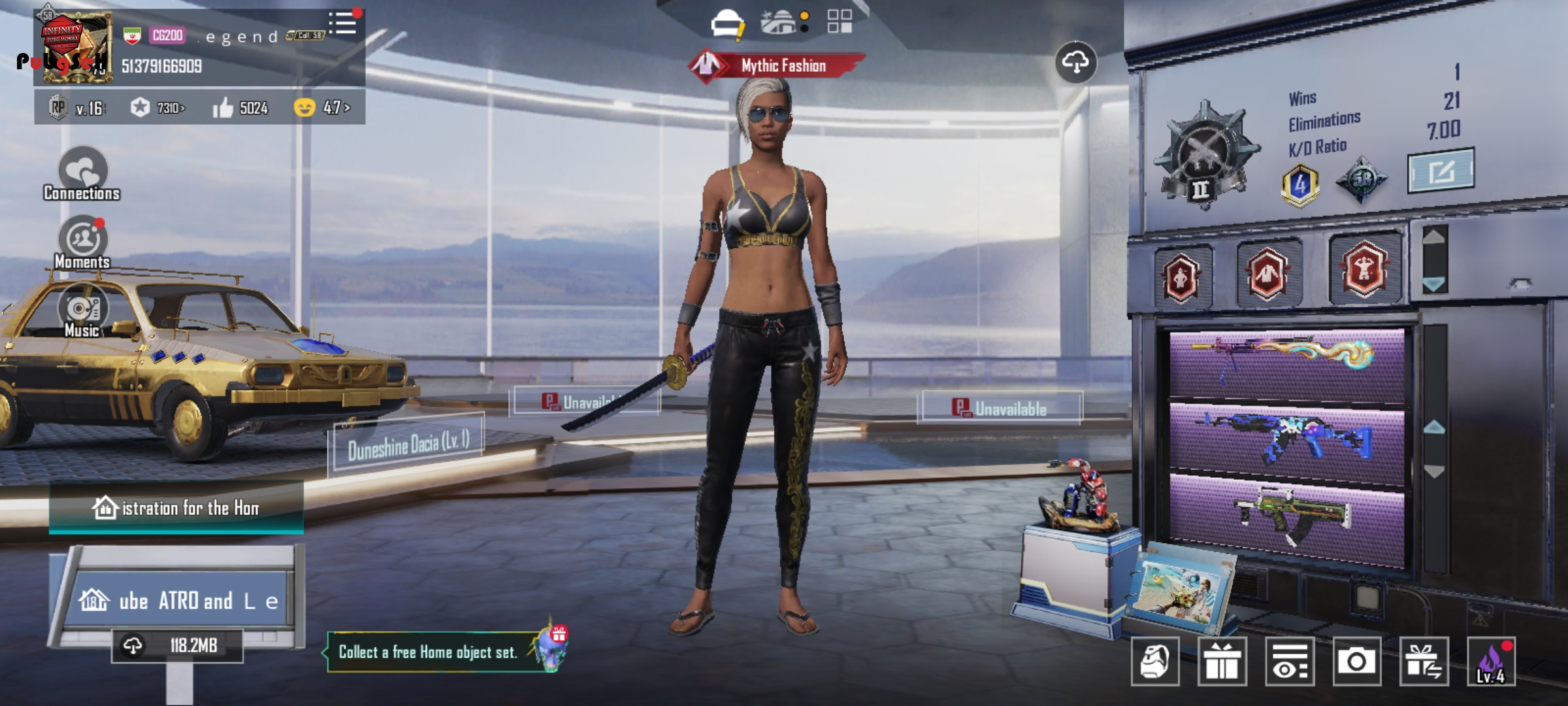This screenshot has width=1568, height=706.
Task: Open the gift box button
Action: tap(1222, 662)
